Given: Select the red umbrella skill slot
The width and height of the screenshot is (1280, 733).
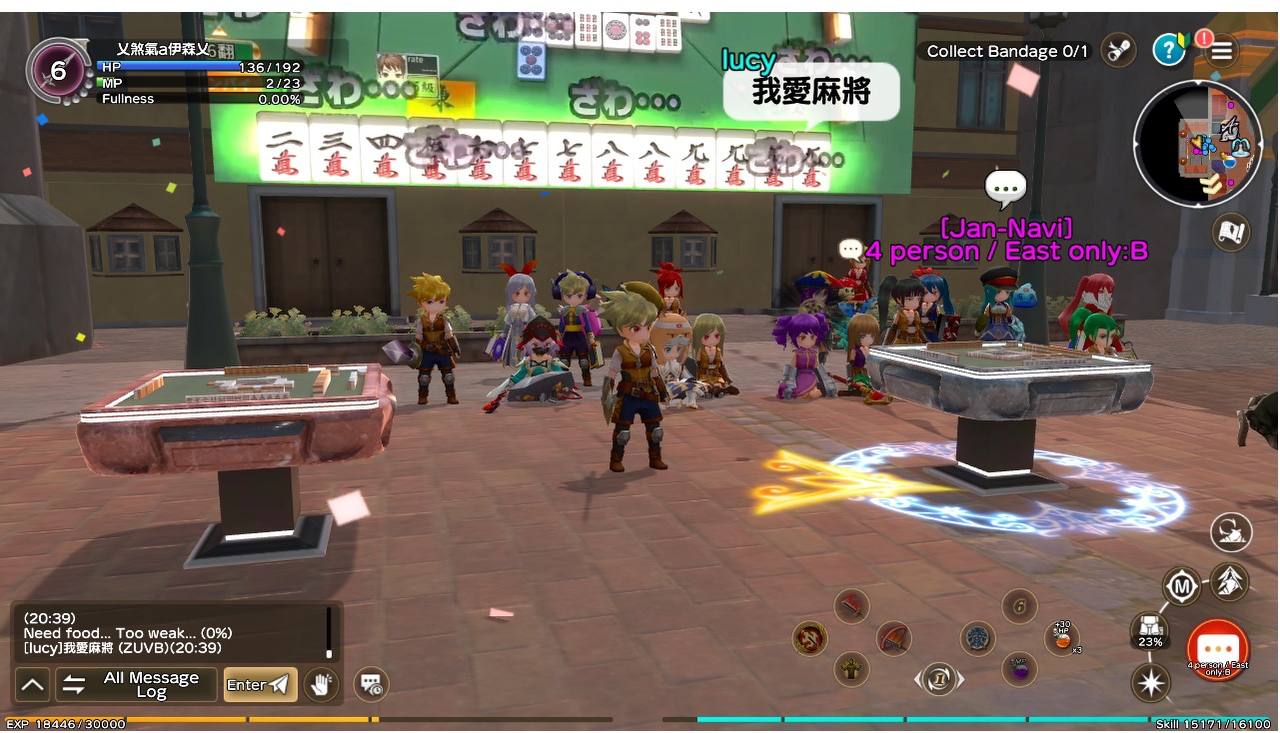Looking at the screenshot, I should tap(893, 637).
